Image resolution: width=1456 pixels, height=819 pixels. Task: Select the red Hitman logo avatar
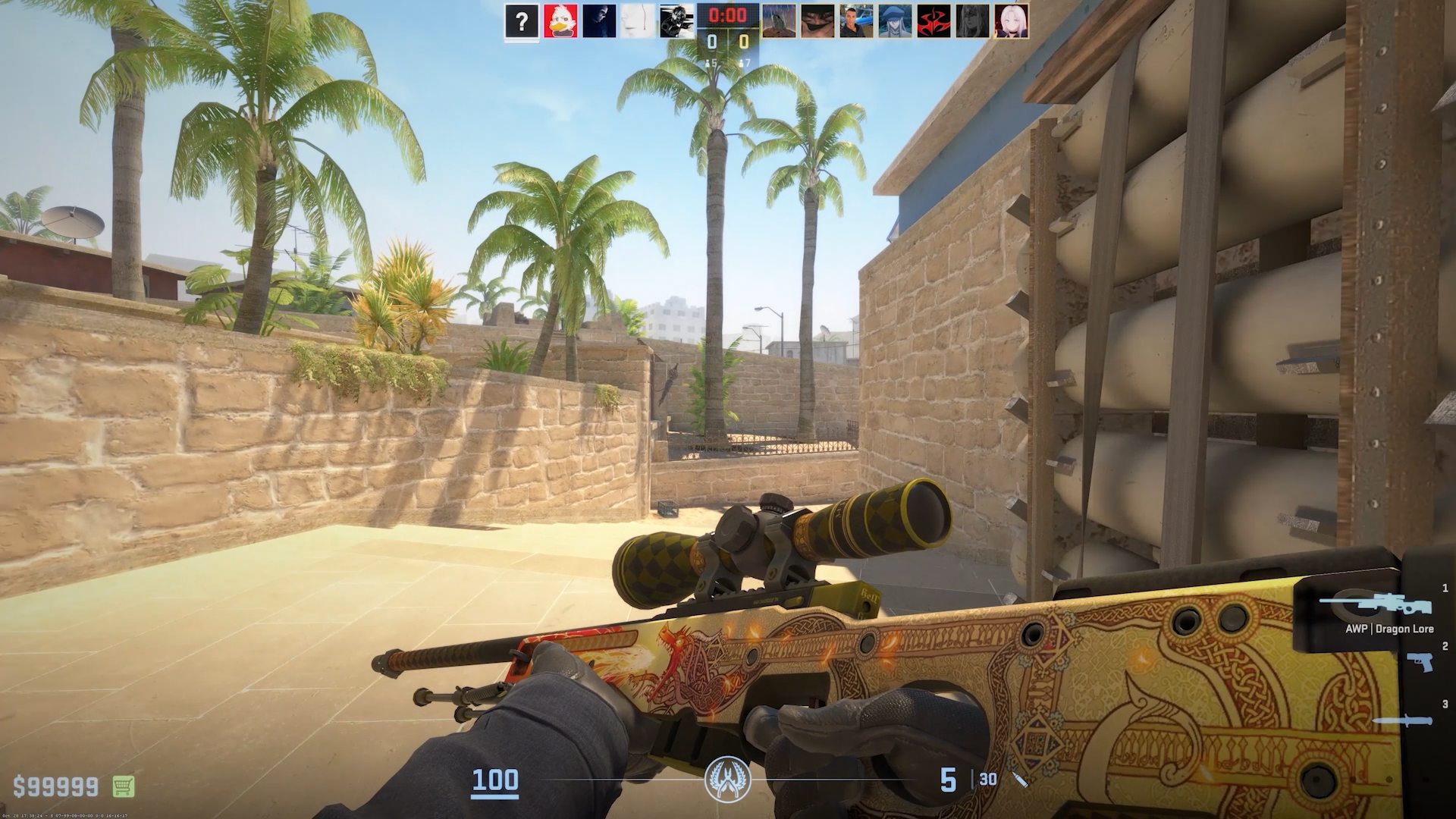pyautogui.click(x=934, y=21)
